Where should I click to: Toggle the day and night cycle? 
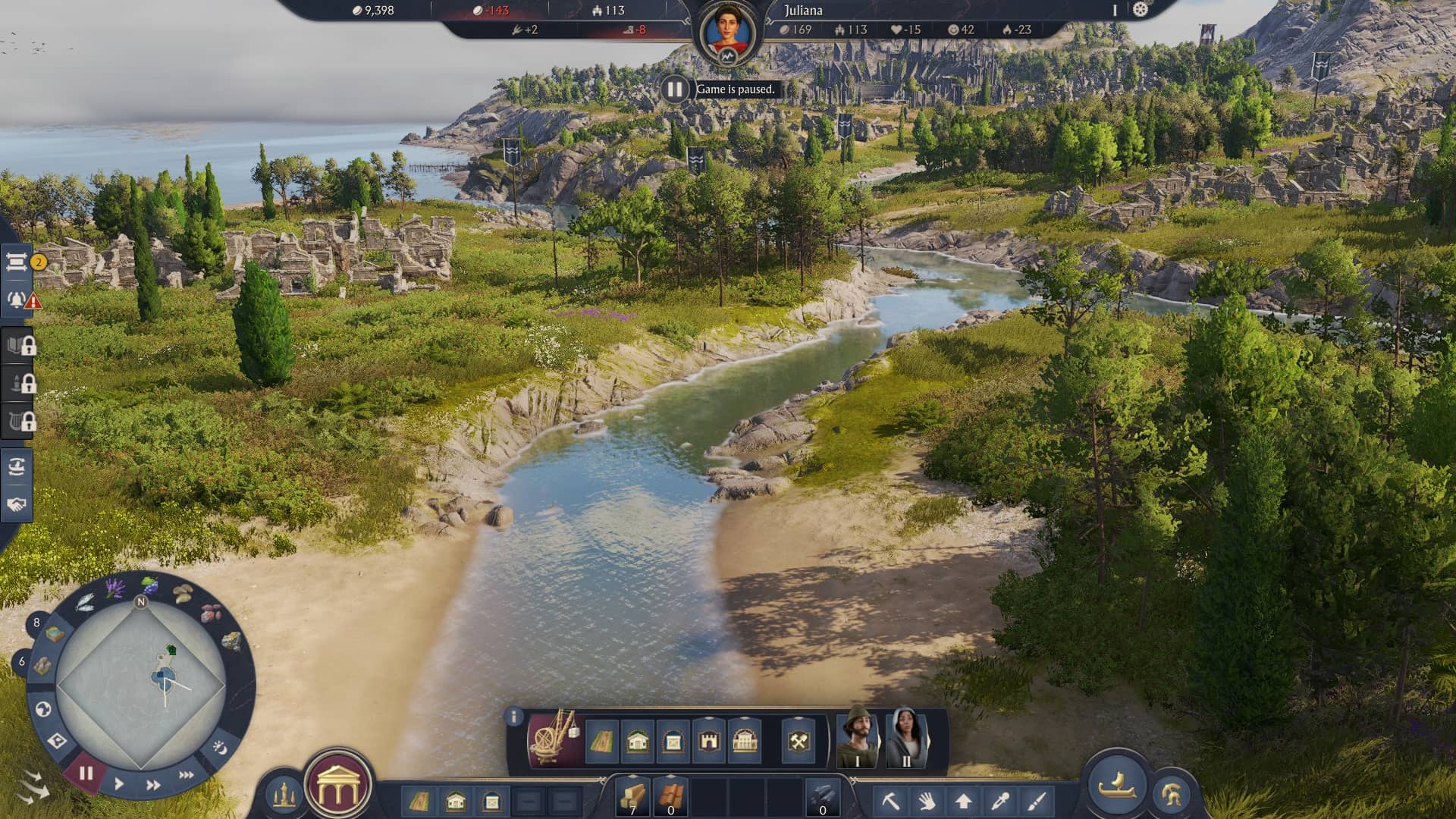[219, 748]
